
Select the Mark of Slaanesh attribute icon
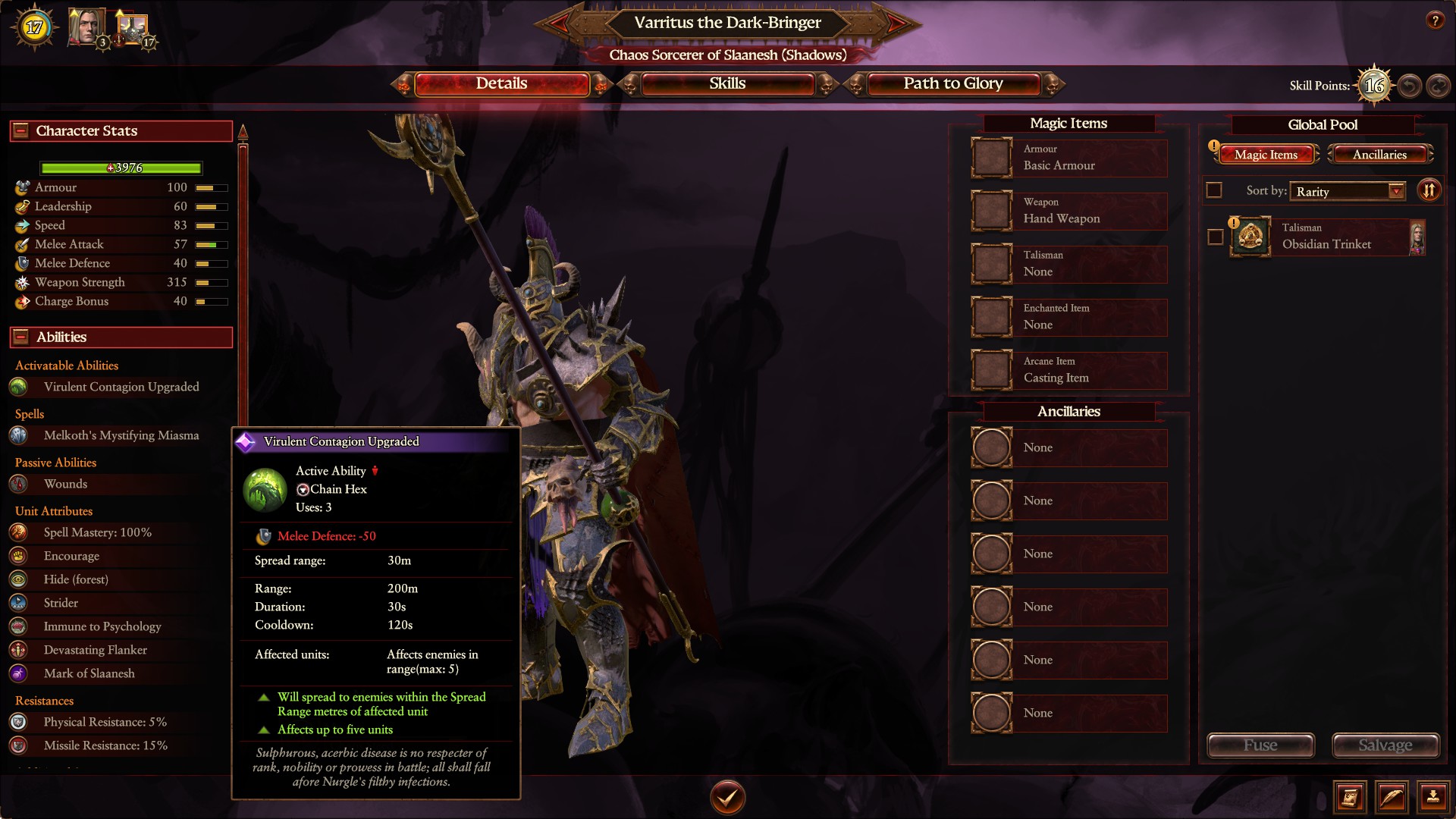[17, 673]
